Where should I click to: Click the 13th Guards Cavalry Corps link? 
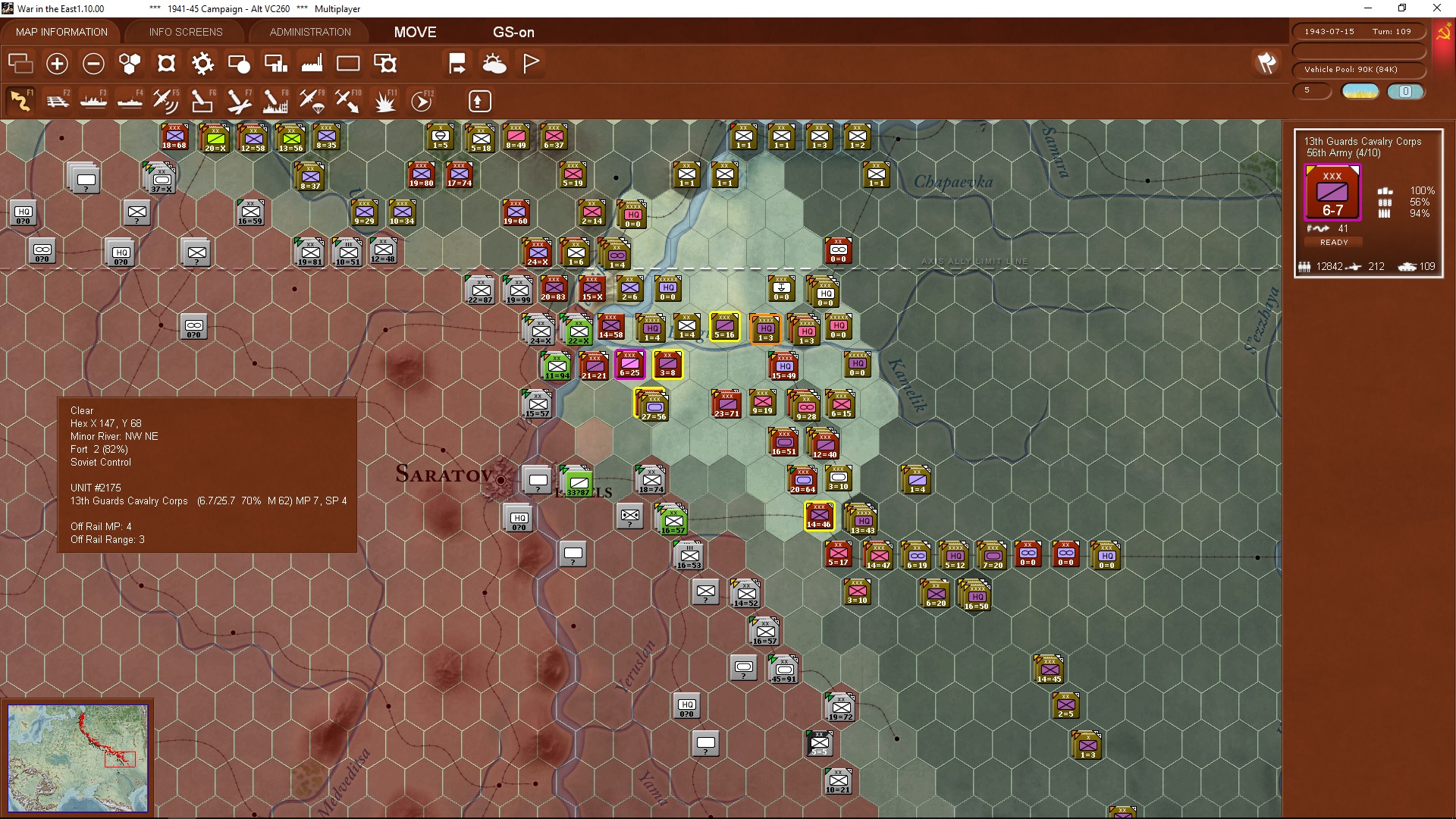tap(1362, 141)
